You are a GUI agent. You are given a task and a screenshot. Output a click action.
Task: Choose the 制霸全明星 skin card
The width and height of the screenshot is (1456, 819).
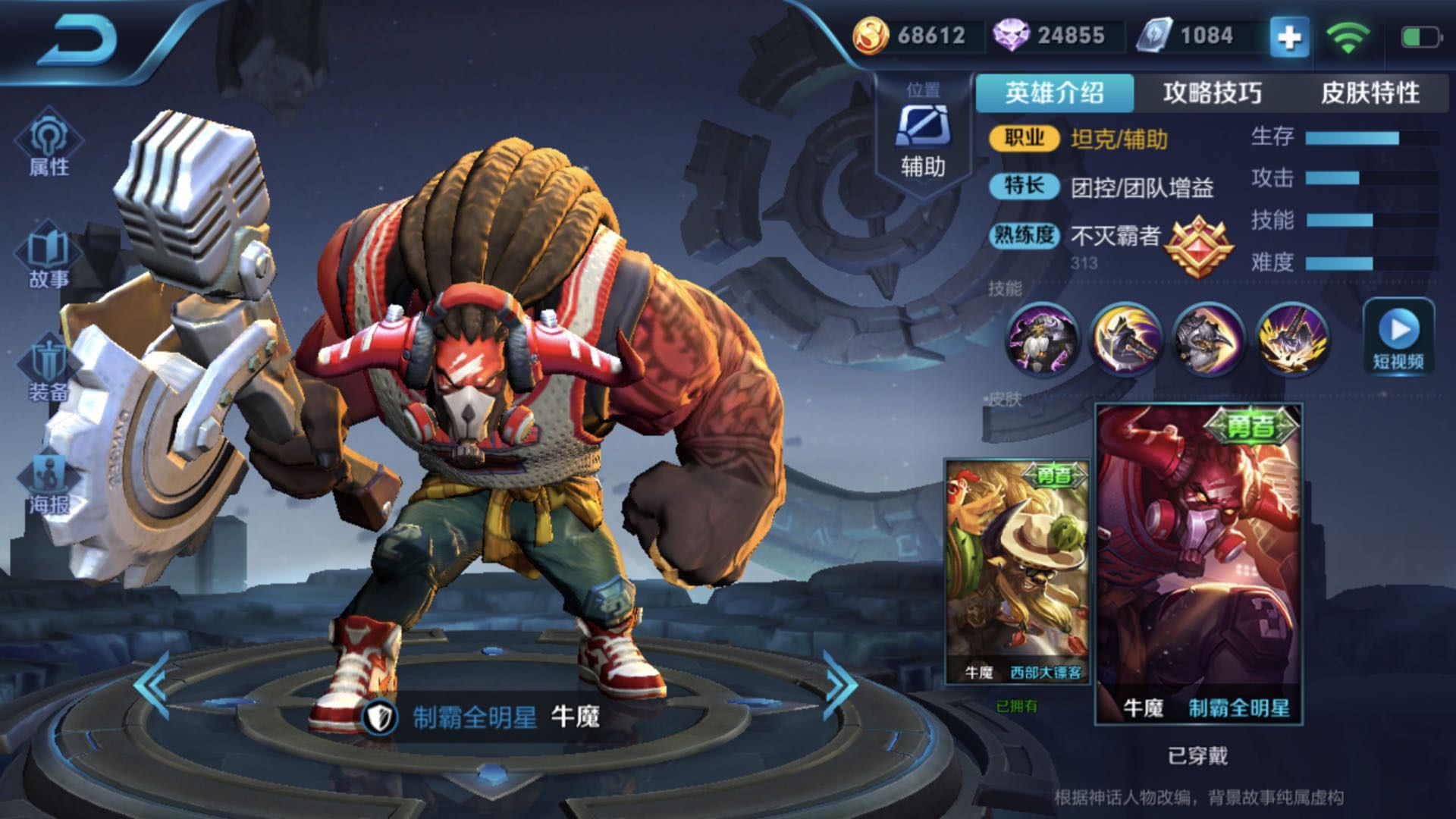1199,563
